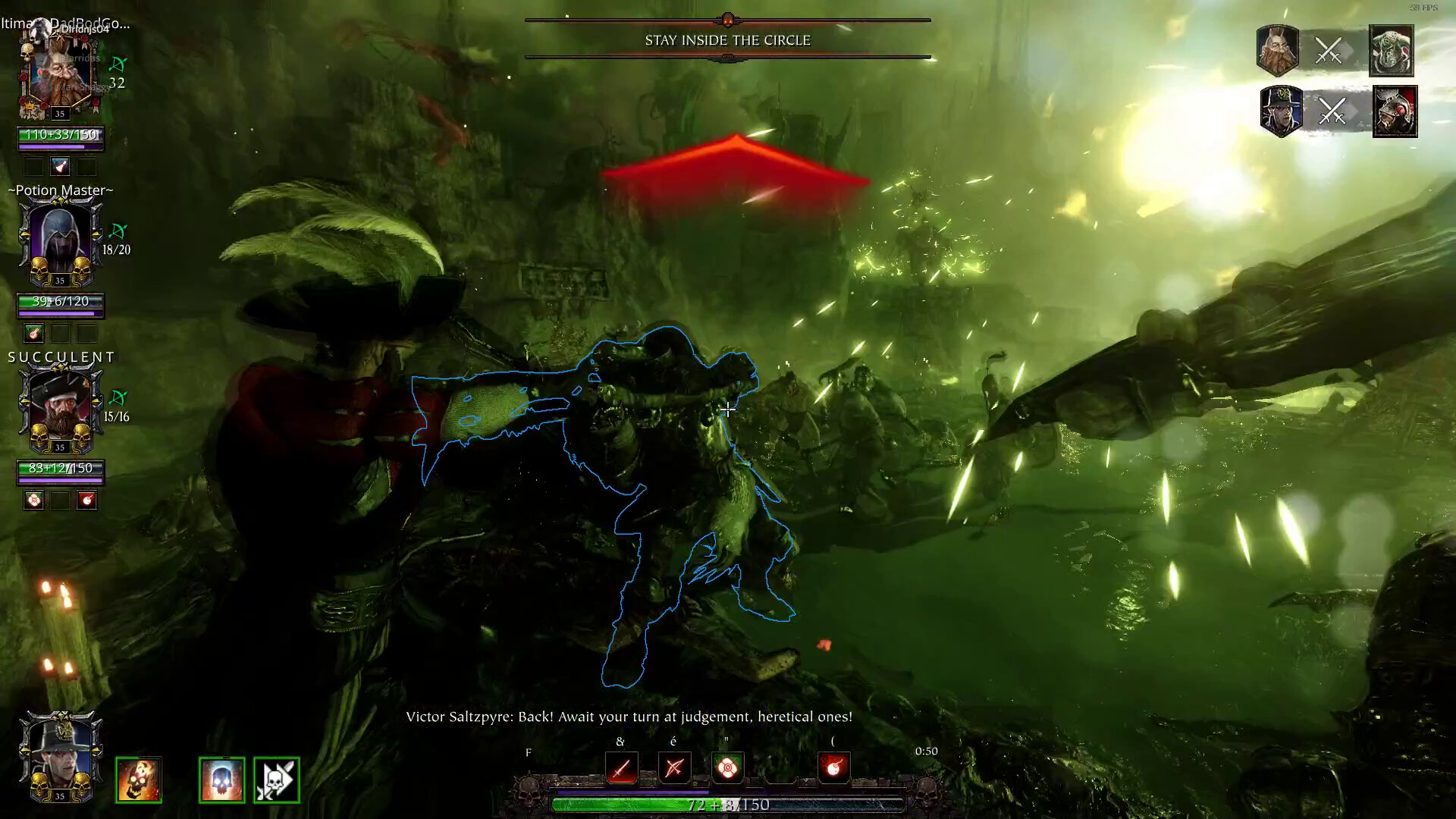Click the flaming skull buff icon
The height and width of the screenshot is (819, 1456).
pyautogui.click(x=139, y=780)
